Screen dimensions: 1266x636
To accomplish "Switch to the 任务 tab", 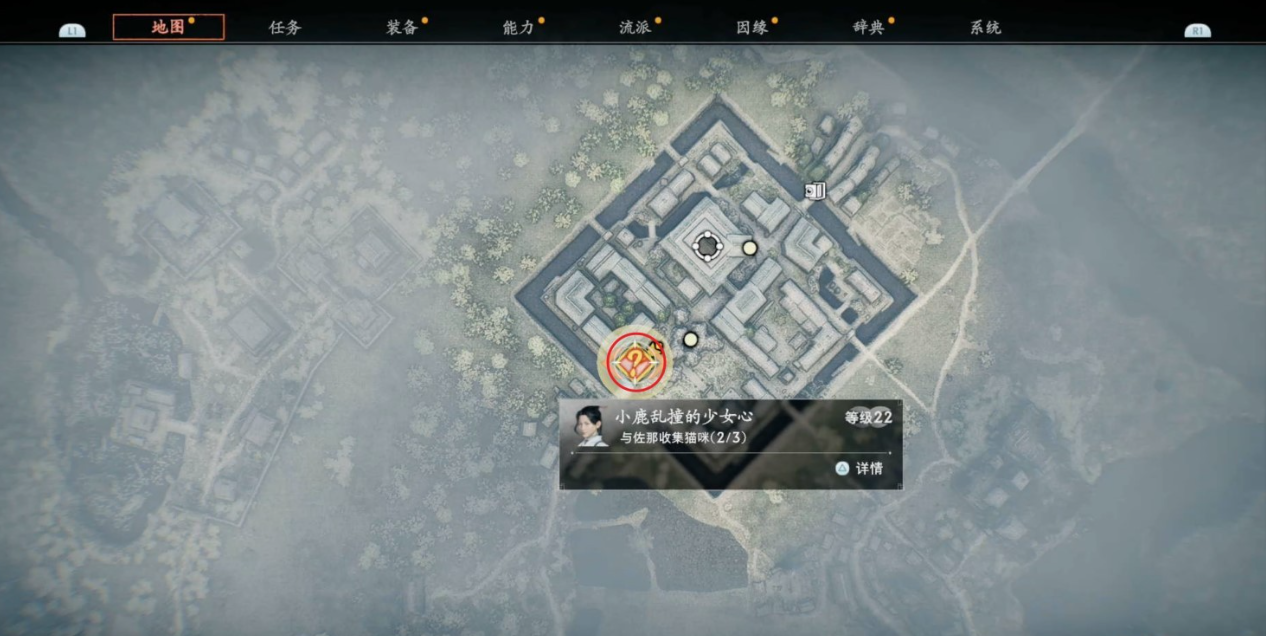I will (285, 28).
